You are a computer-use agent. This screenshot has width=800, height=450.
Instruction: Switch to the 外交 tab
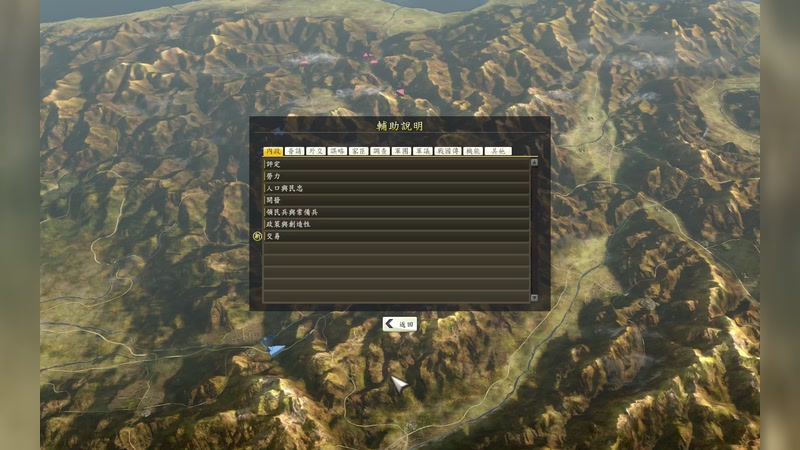(315, 151)
